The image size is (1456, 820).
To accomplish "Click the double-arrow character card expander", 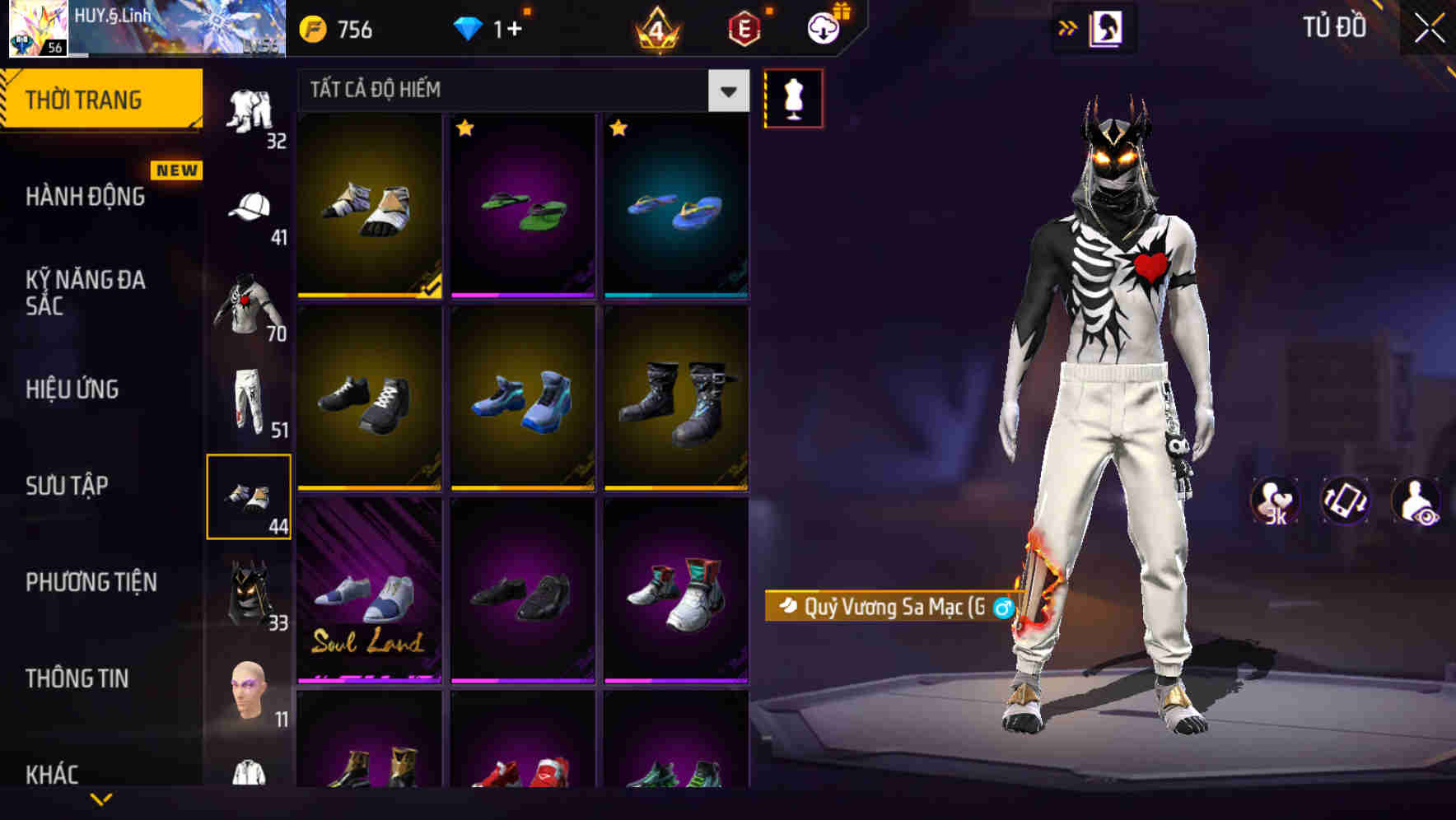I will (1069, 27).
